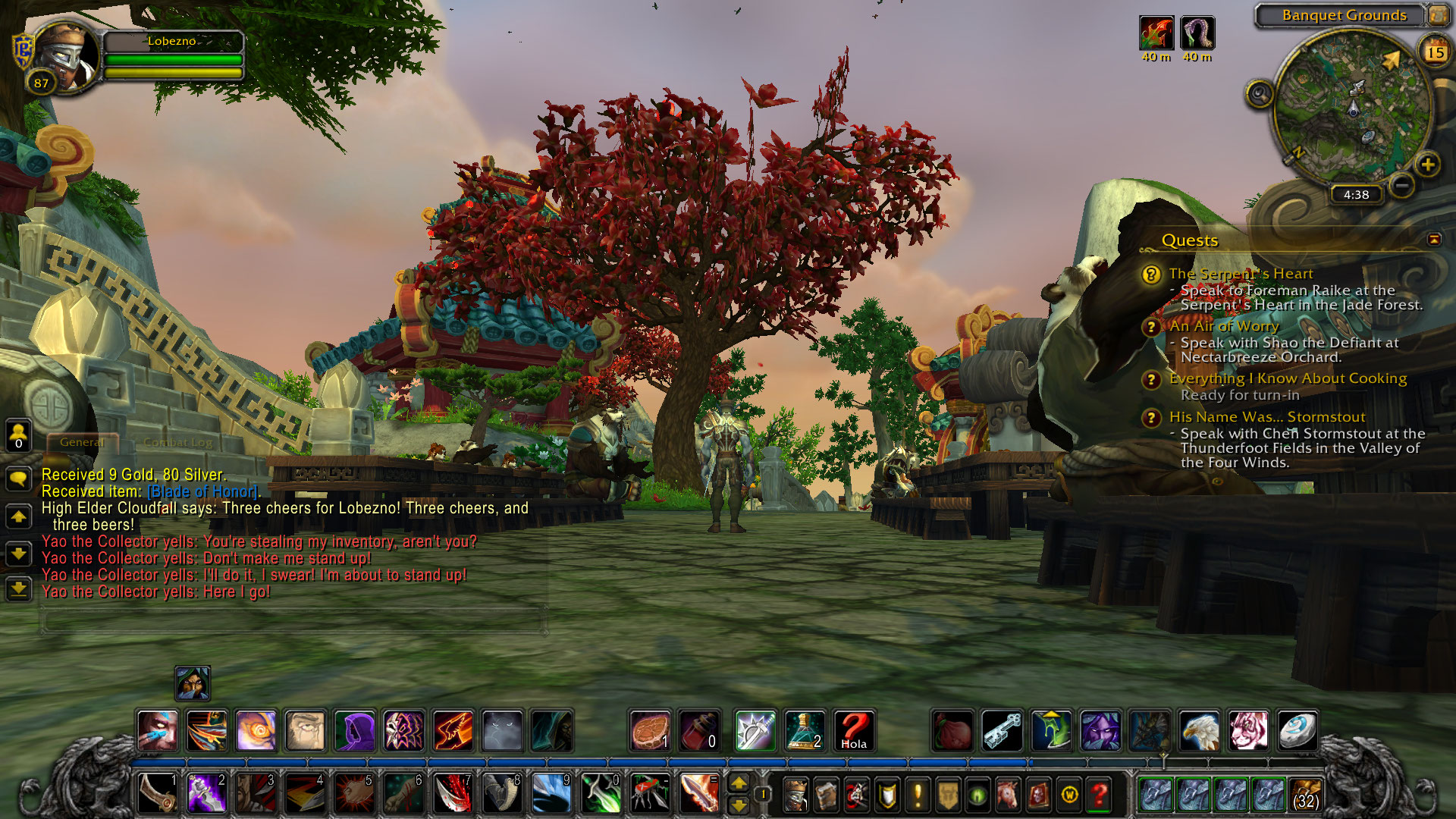Click the Blade of Honor item link
This screenshot has height=819, width=1456.
click(x=202, y=491)
